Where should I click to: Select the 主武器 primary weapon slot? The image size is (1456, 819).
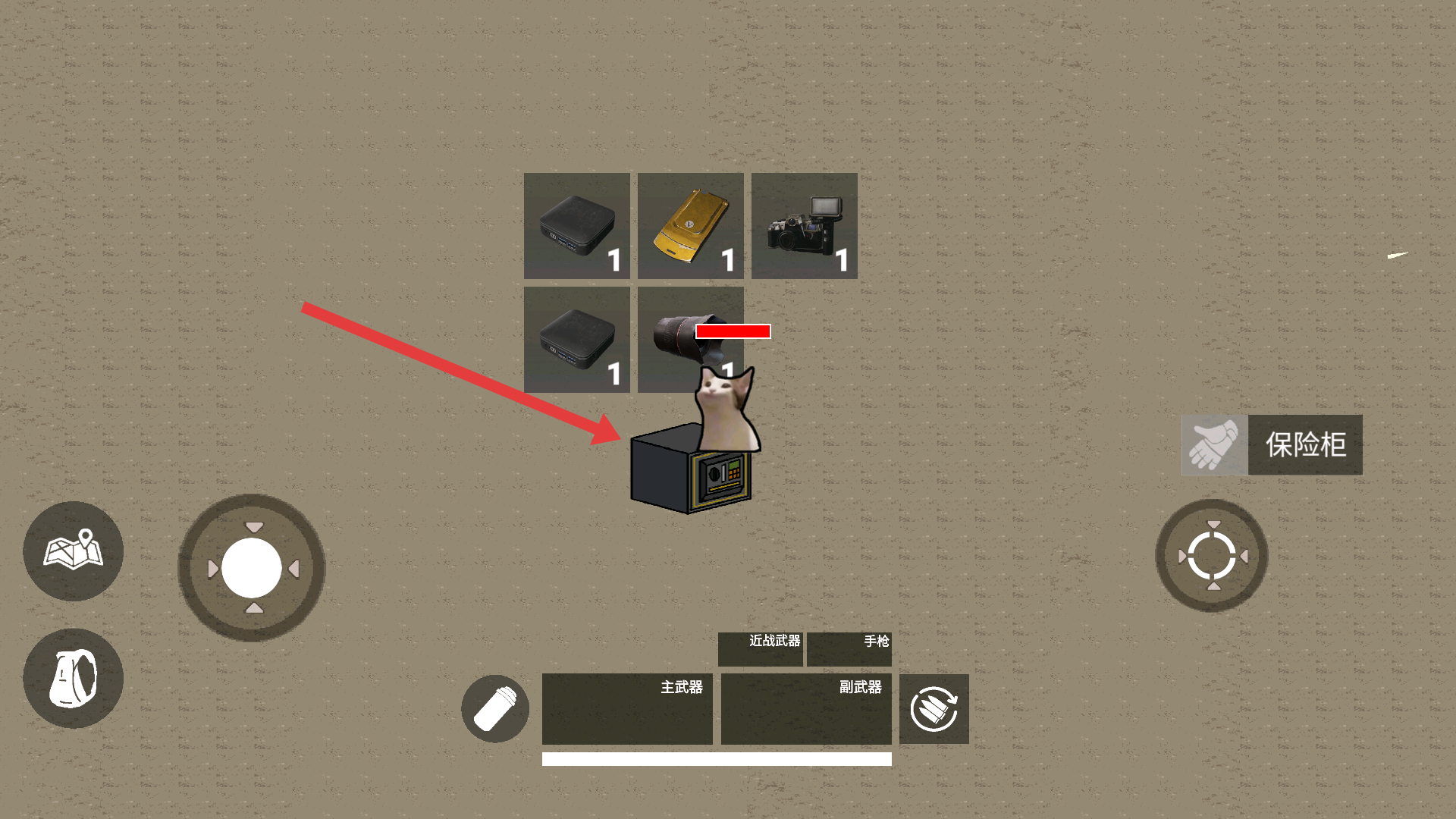(627, 709)
